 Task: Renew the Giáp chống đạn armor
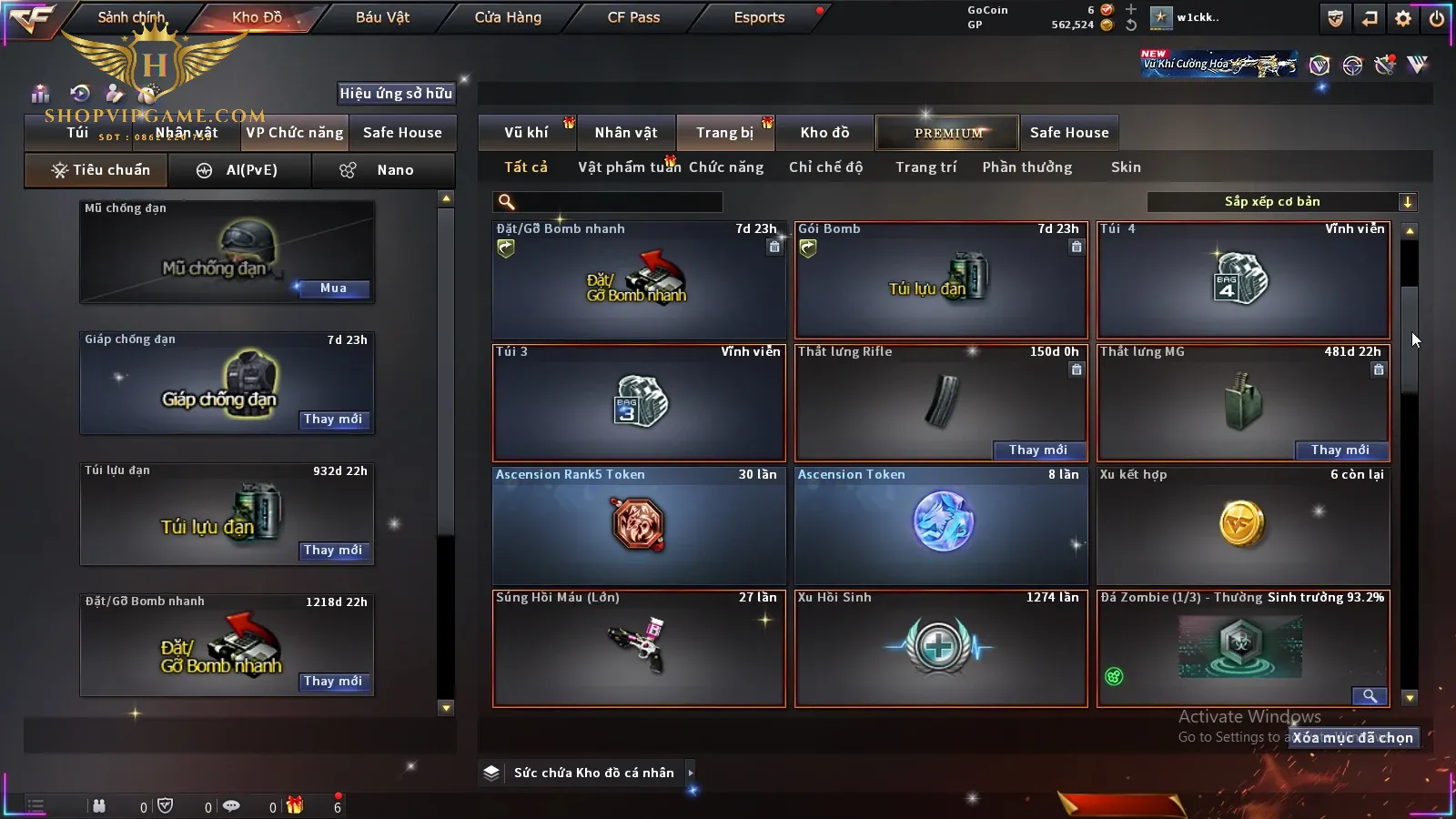coord(333,420)
